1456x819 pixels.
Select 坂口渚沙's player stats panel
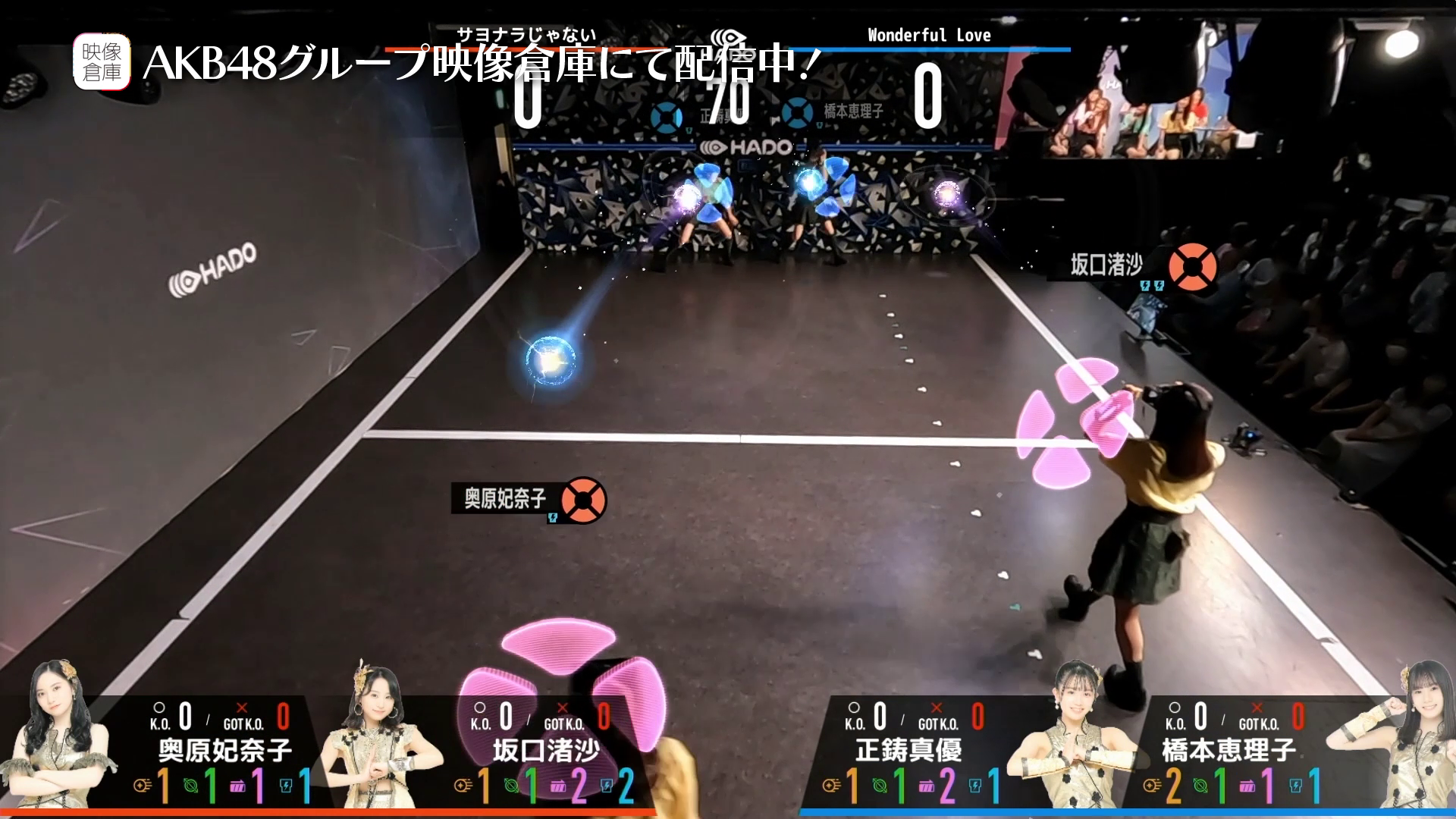tap(544, 751)
